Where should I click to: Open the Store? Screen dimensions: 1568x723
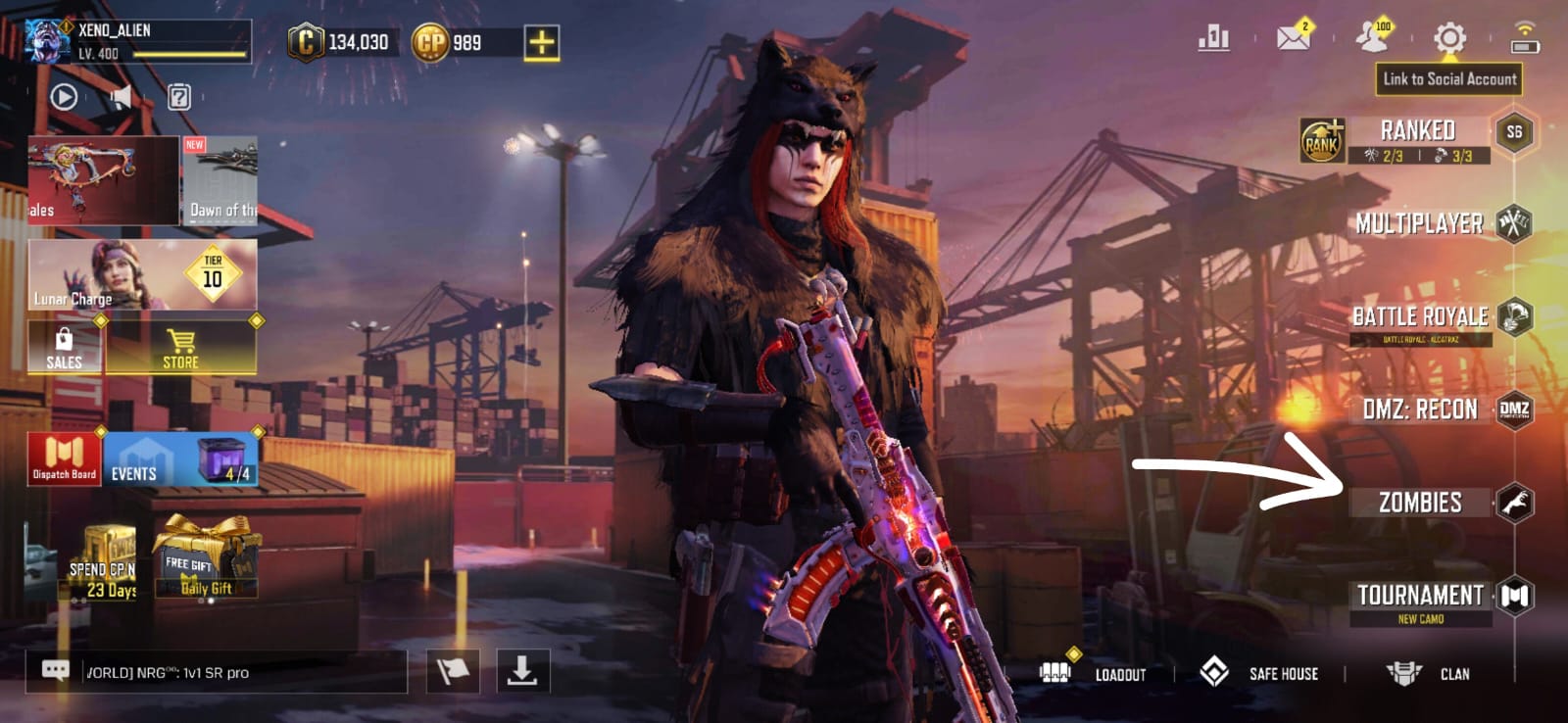pyautogui.click(x=181, y=349)
